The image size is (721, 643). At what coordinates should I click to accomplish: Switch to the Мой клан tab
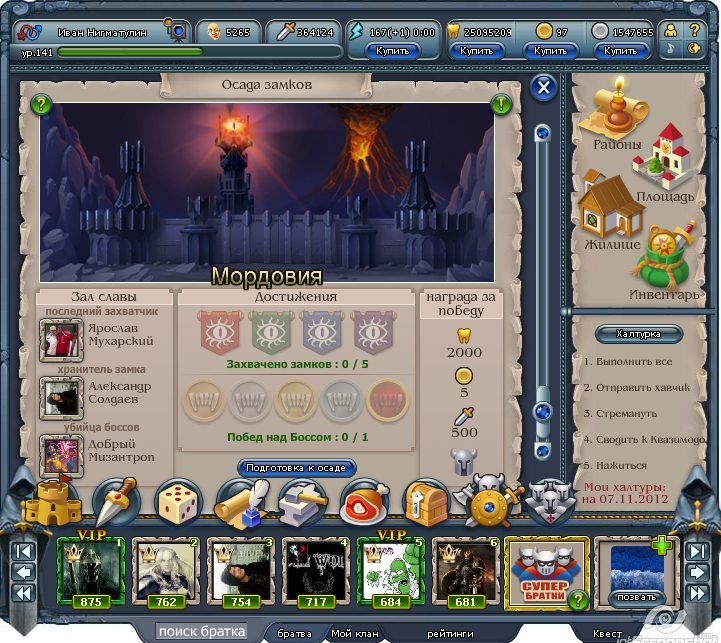[x=355, y=633]
